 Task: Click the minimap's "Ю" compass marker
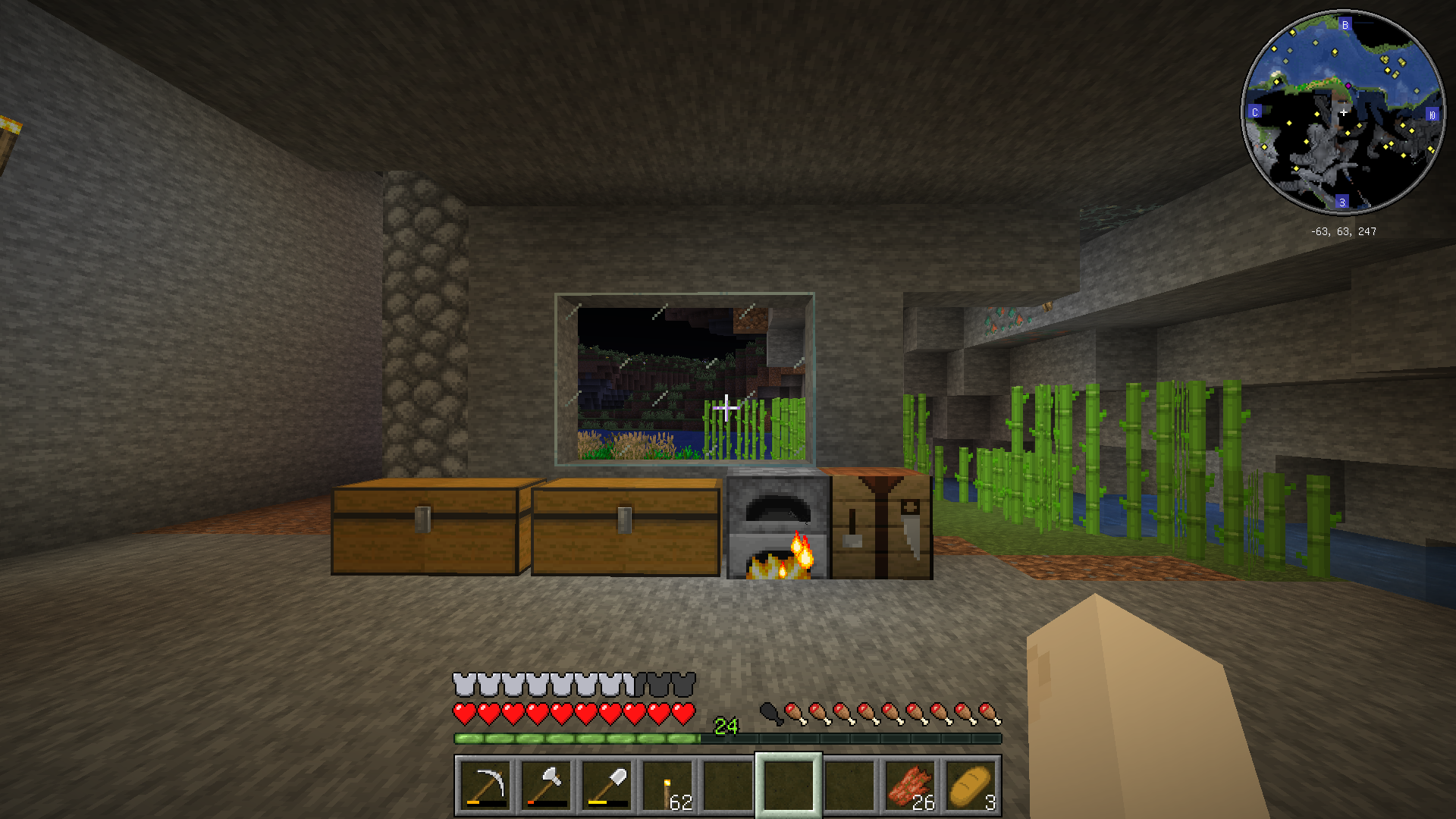point(1432,115)
